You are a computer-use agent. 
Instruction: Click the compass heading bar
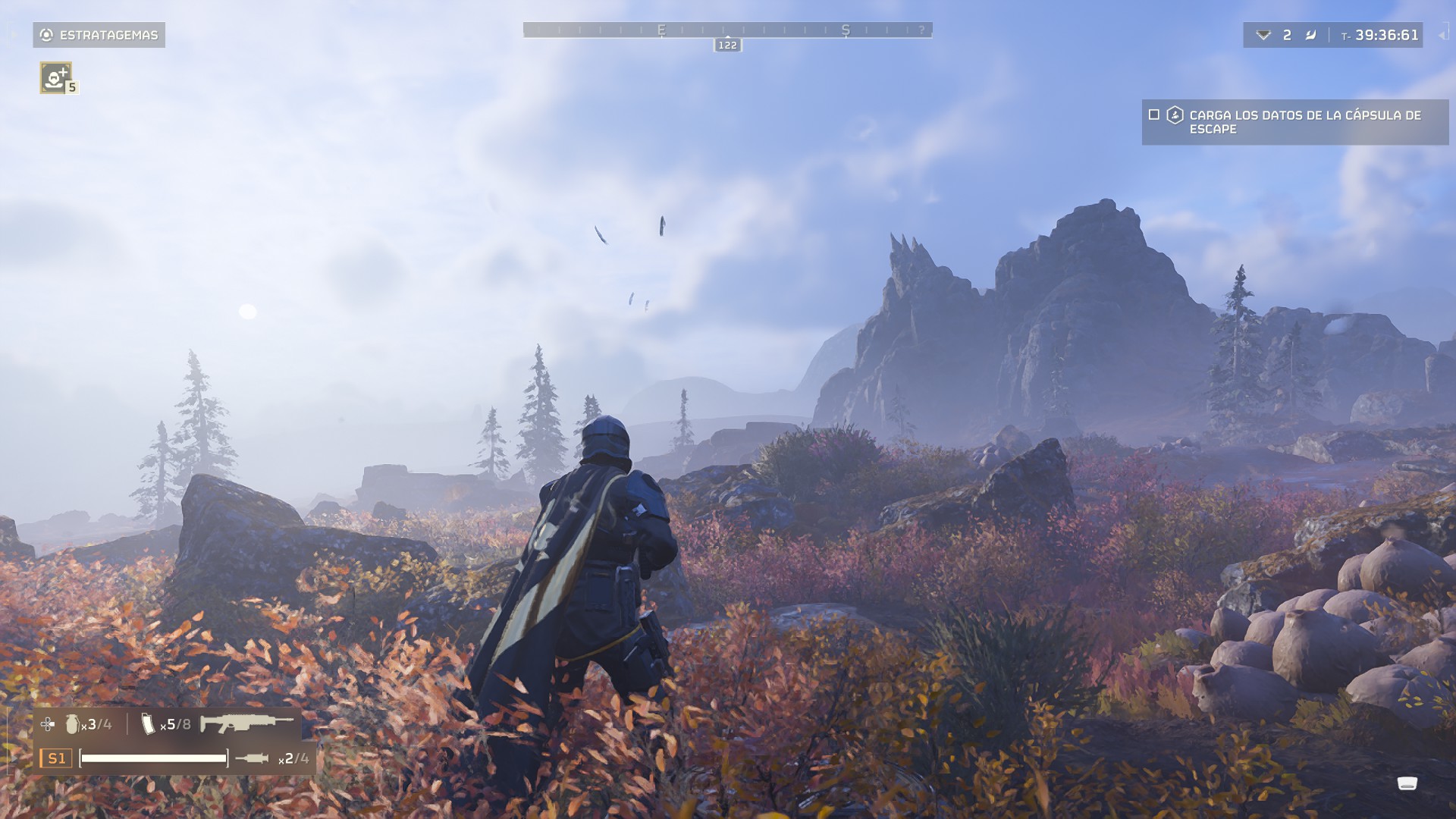pyautogui.click(x=727, y=30)
